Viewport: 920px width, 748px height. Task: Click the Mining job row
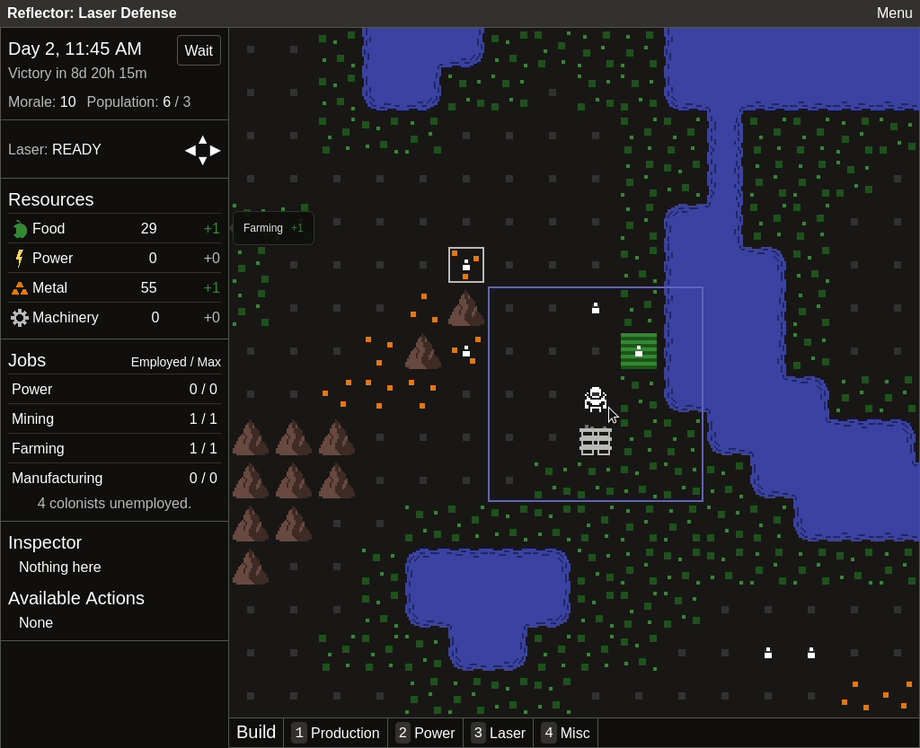114,419
